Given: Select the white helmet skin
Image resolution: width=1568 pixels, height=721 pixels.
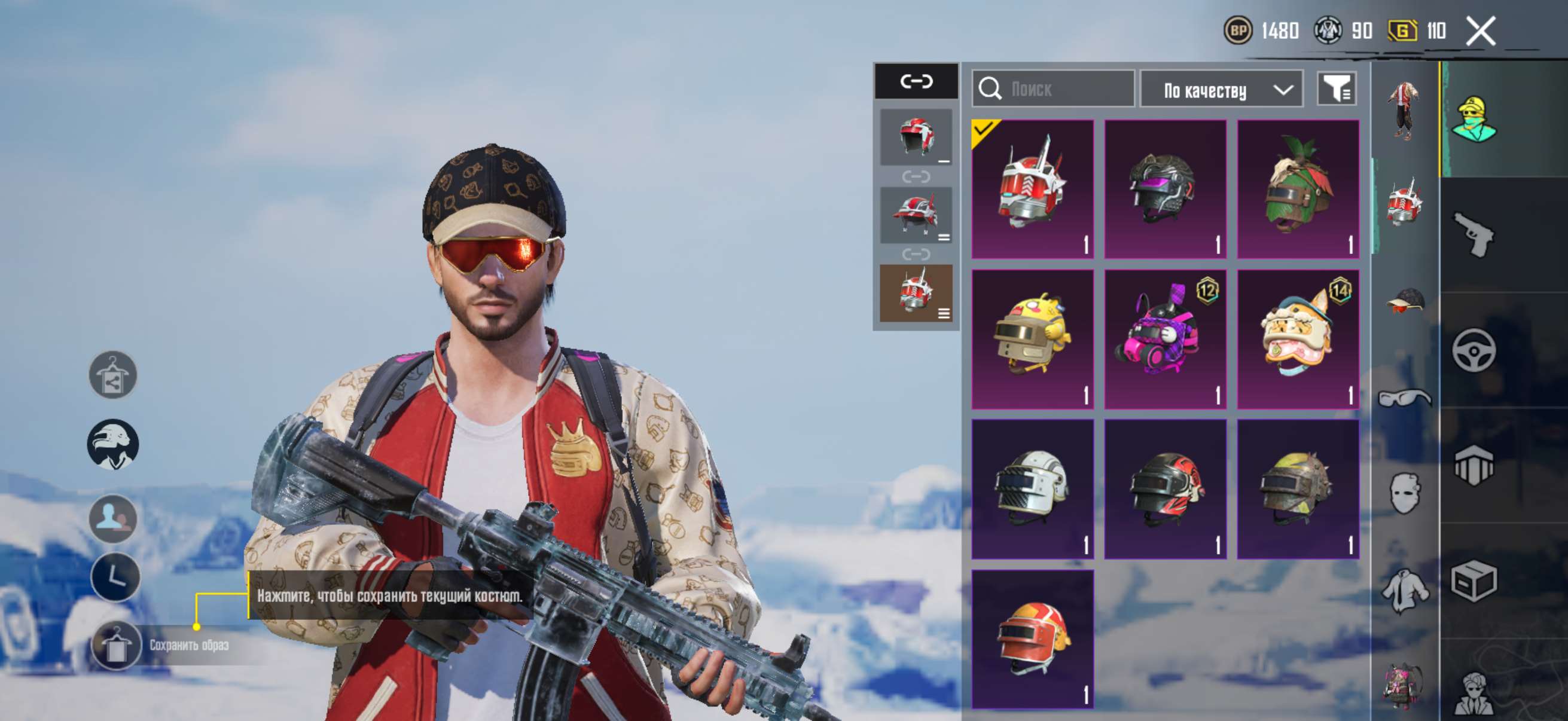Looking at the screenshot, I should (x=1032, y=488).
